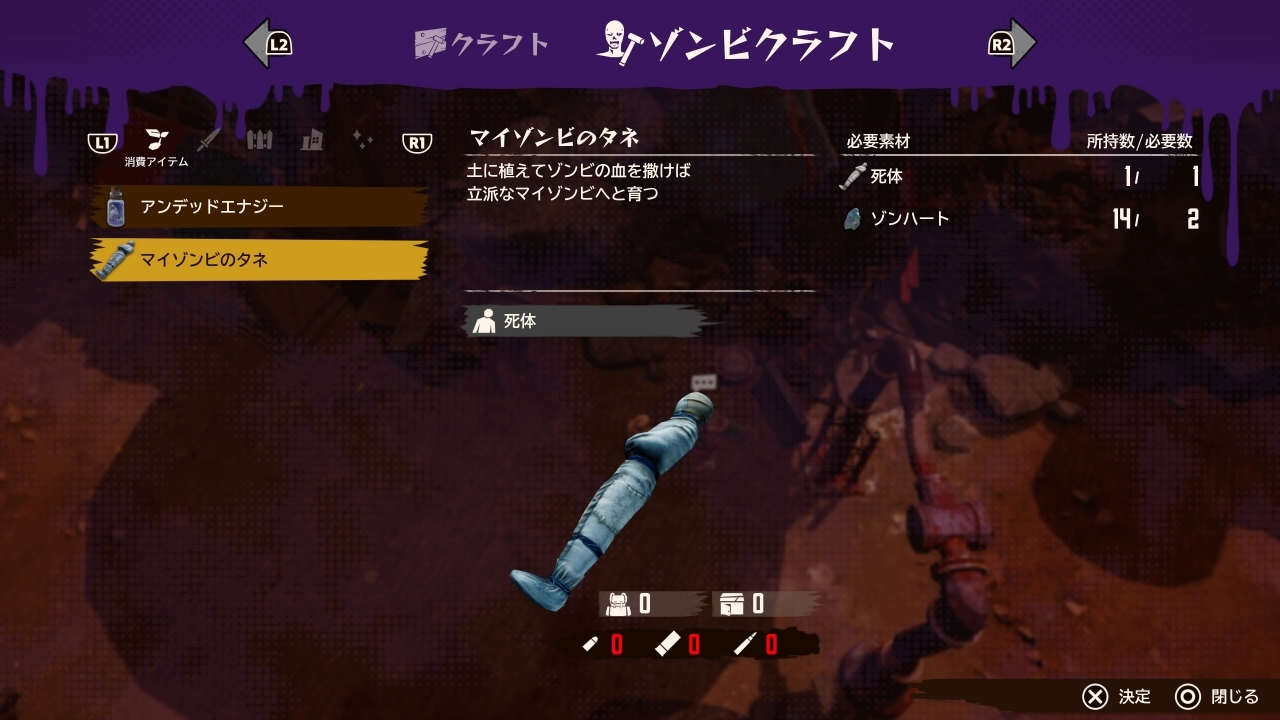Select the sparkle special items category icon
The image size is (1280, 720).
point(364,139)
